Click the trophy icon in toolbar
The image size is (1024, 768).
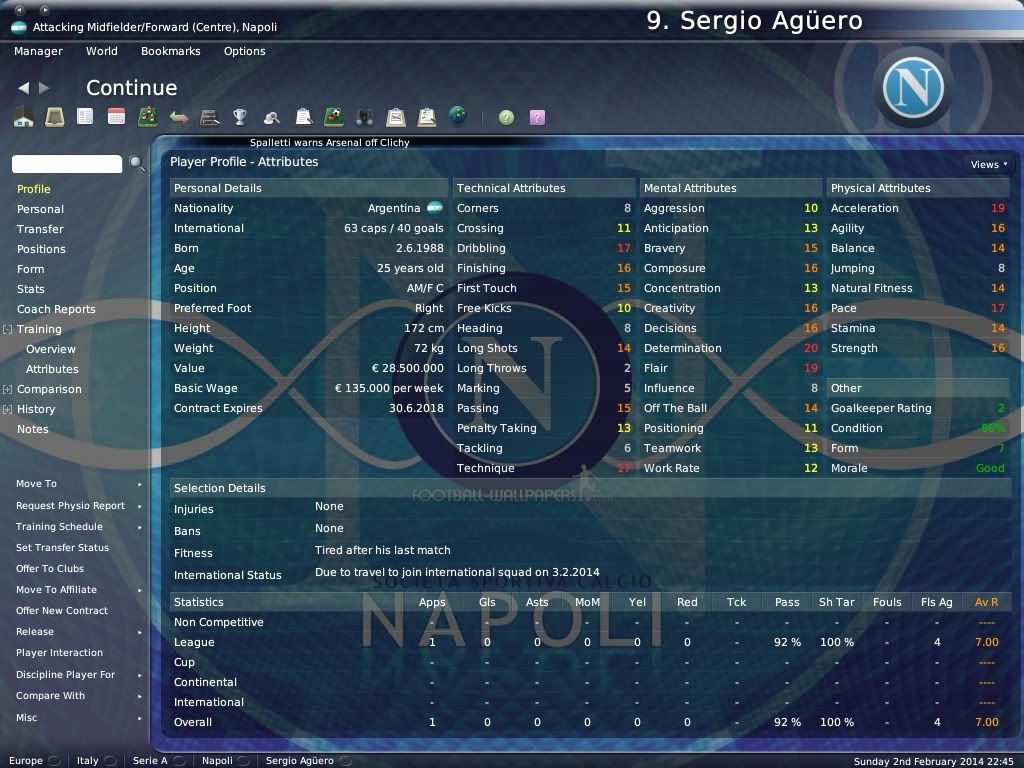240,117
